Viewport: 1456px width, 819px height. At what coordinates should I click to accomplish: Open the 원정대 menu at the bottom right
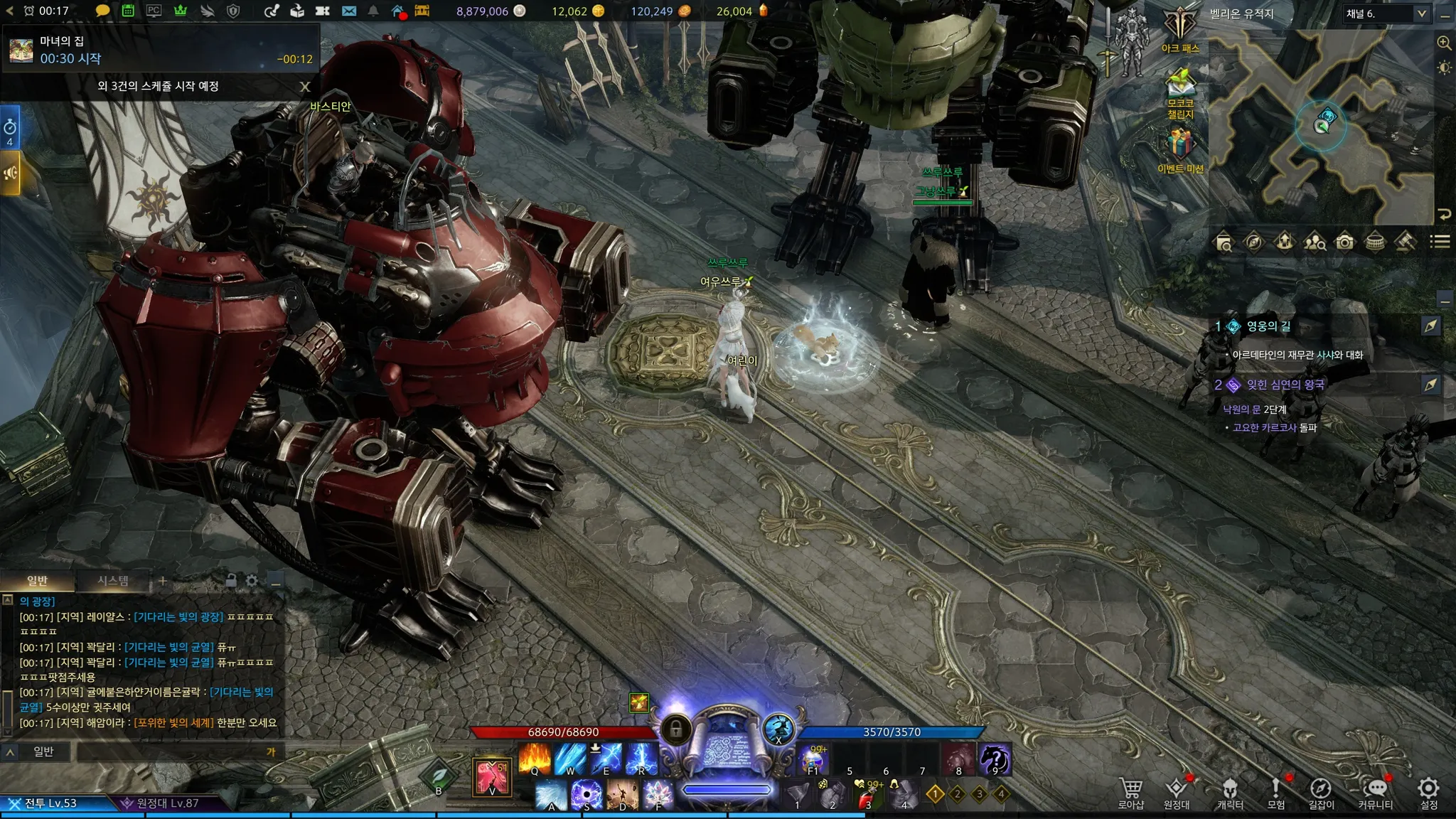coord(1177,789)
